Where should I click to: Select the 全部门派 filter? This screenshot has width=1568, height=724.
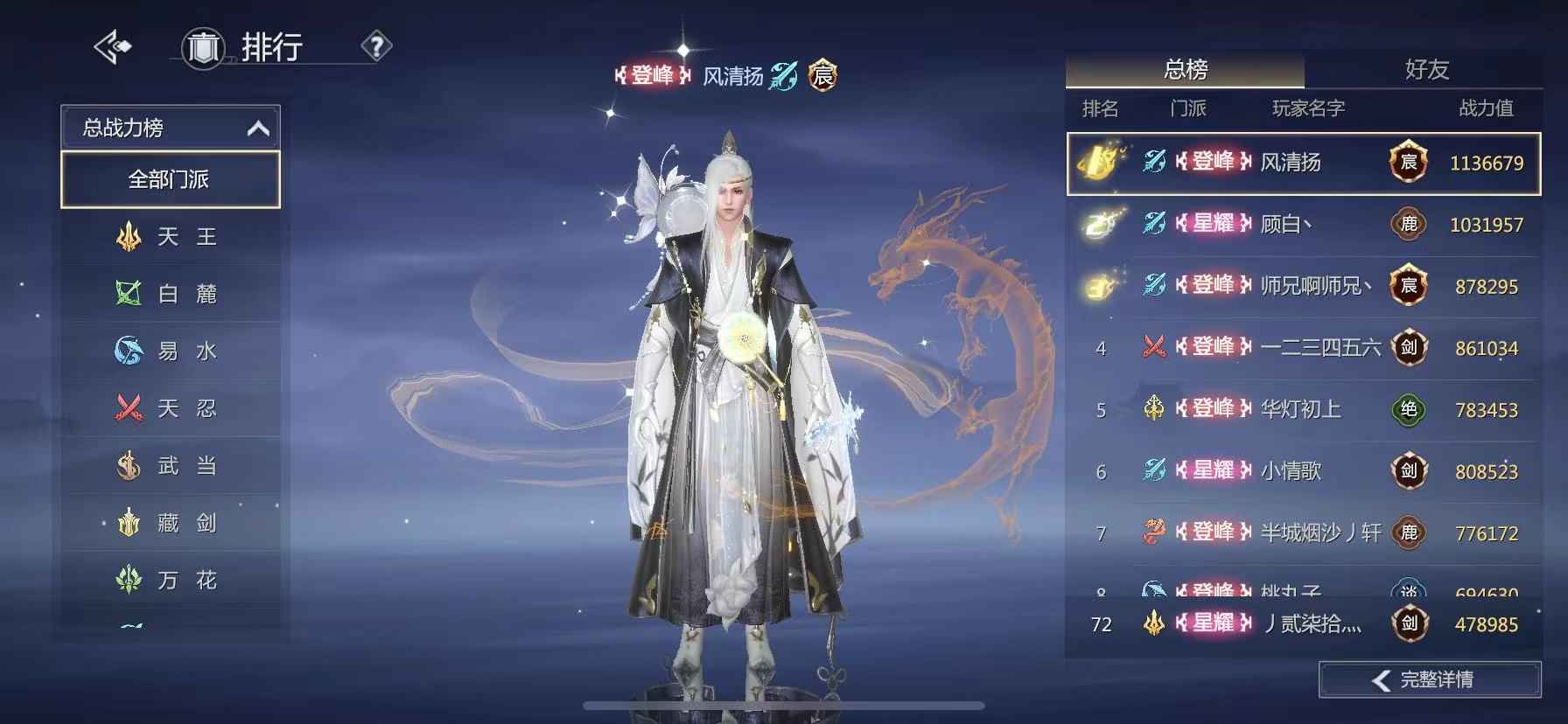(x=170, y=180)
